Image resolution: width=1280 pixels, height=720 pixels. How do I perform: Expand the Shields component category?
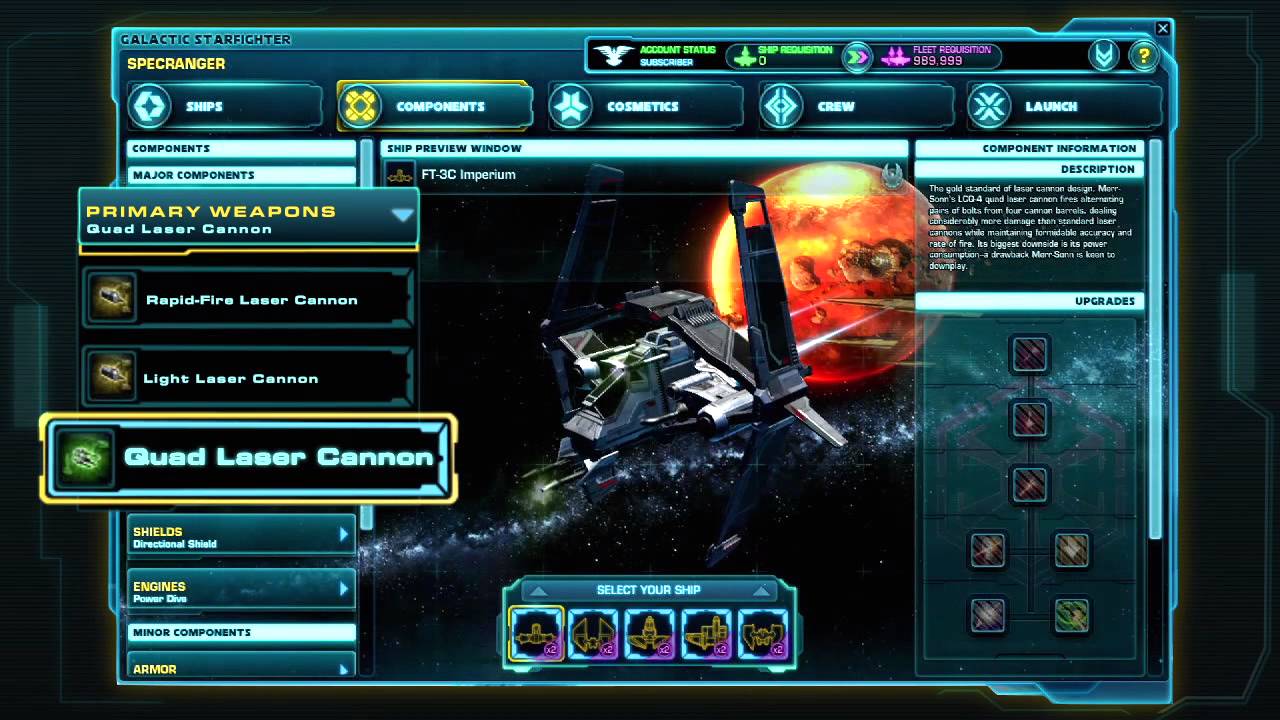point(240,537)
